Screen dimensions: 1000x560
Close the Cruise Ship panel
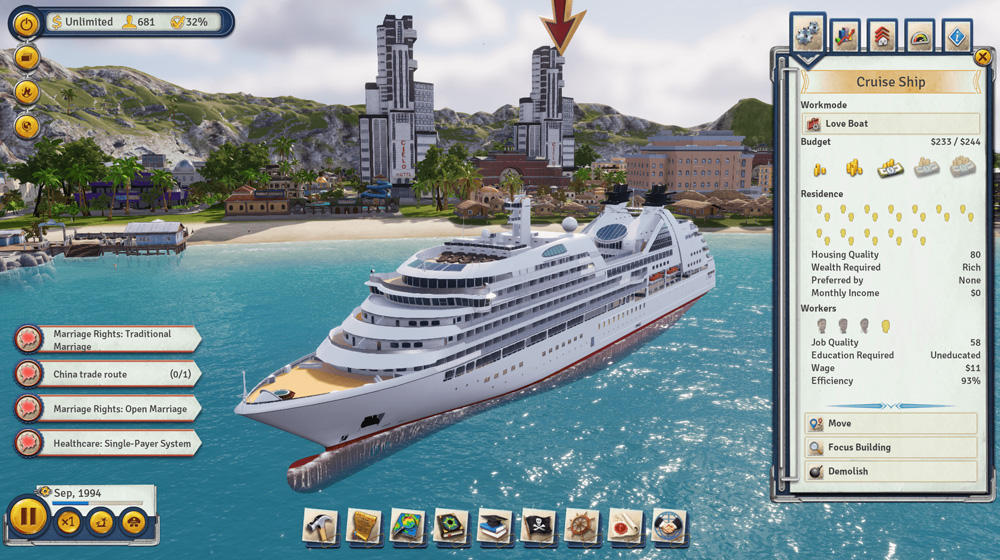click(x=982, y=58)
